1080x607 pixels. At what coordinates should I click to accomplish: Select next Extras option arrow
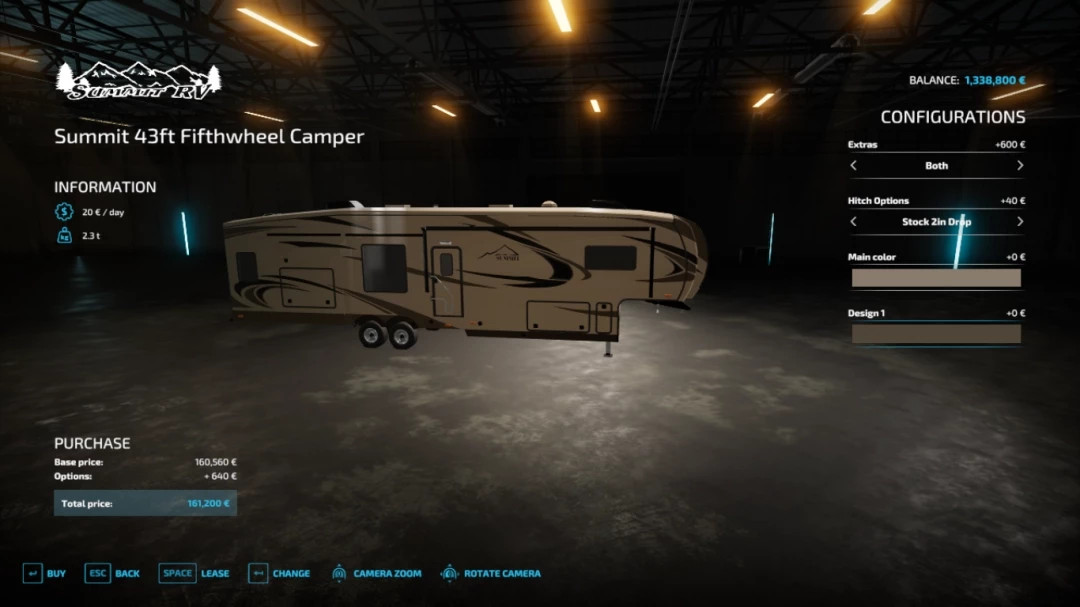click(1019, 166)
